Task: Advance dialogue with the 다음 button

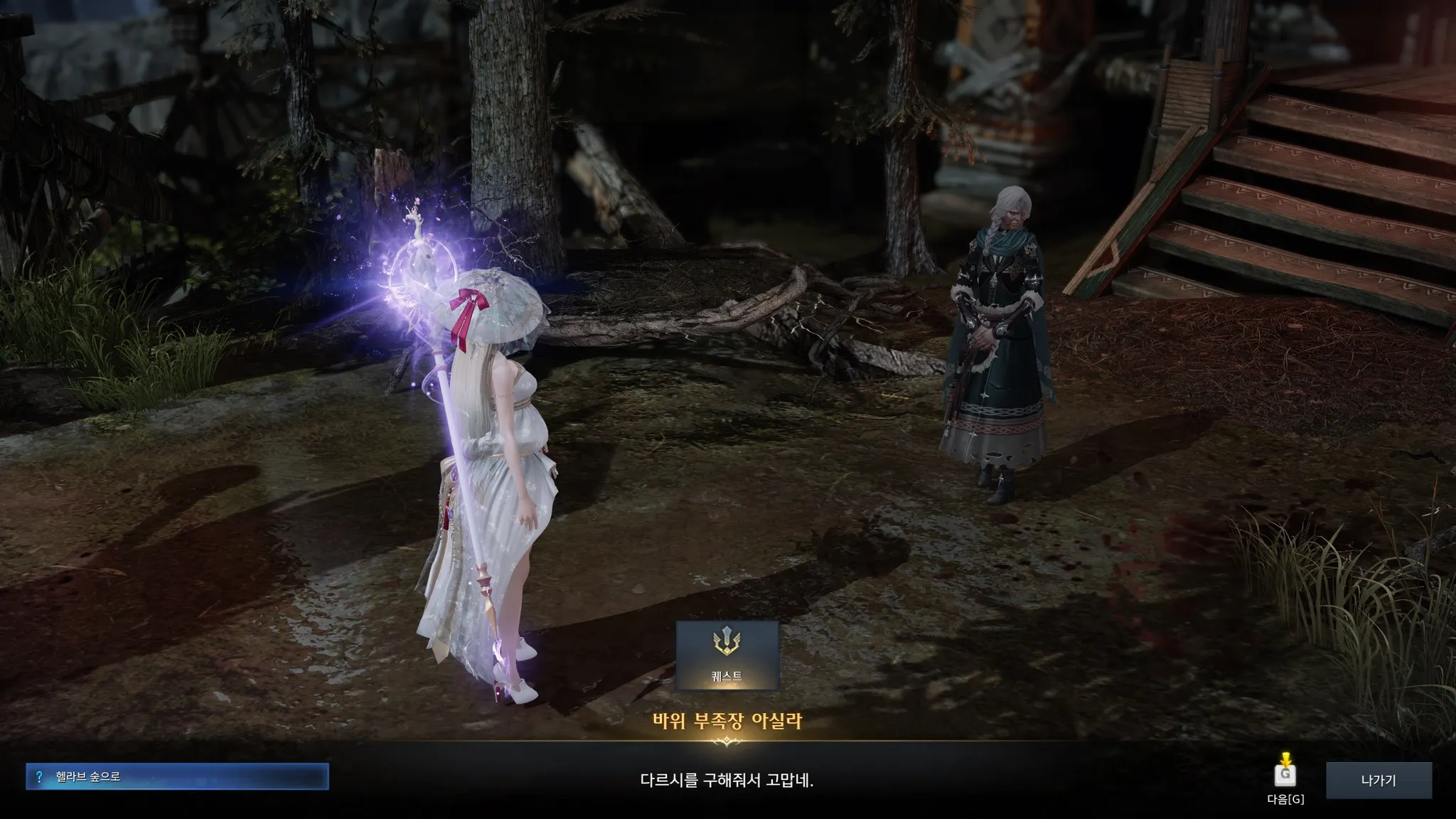Action: [1285, 774]
